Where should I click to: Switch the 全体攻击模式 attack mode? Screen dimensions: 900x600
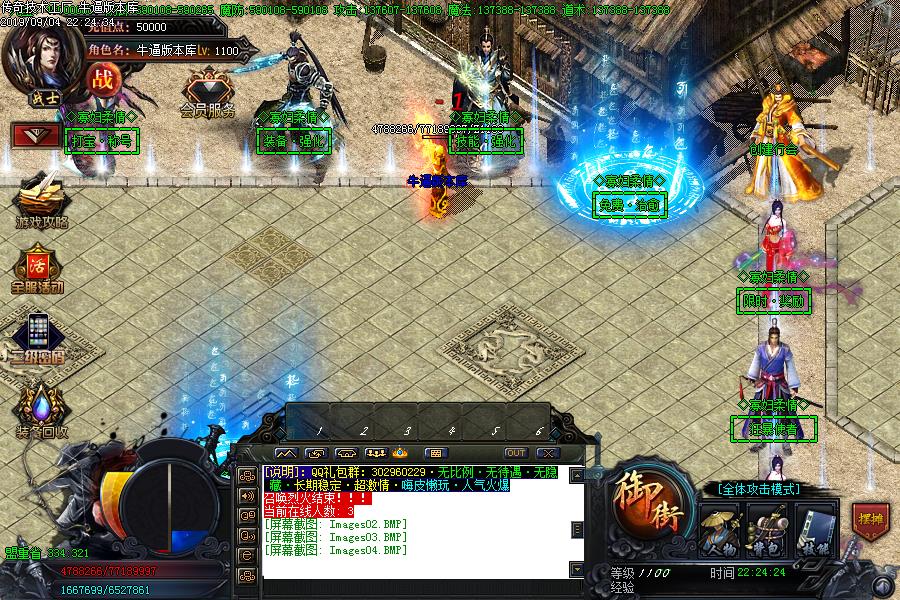tap(760, 489)
